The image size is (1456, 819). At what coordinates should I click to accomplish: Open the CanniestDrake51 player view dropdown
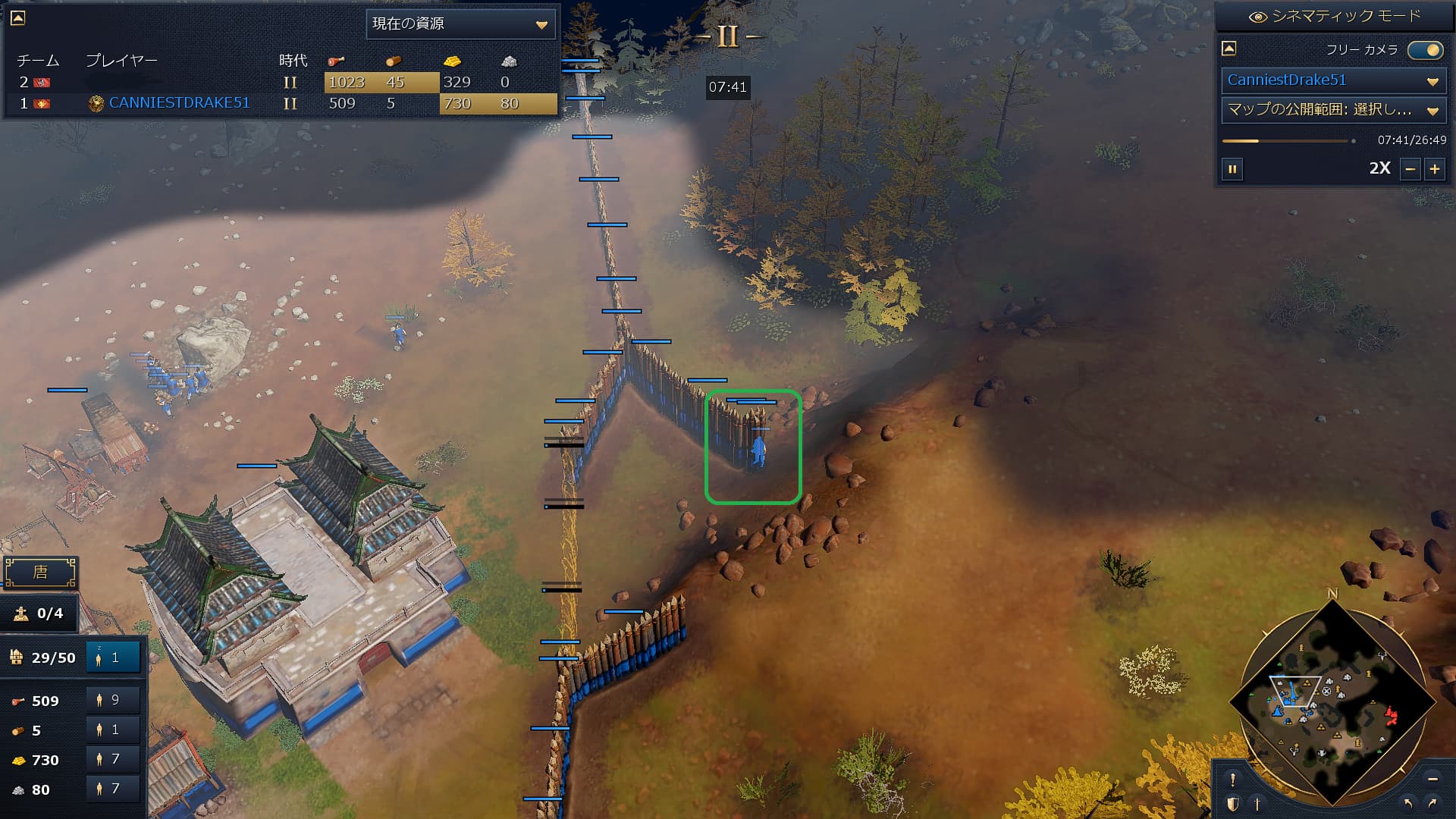[x=1332, y=80]
